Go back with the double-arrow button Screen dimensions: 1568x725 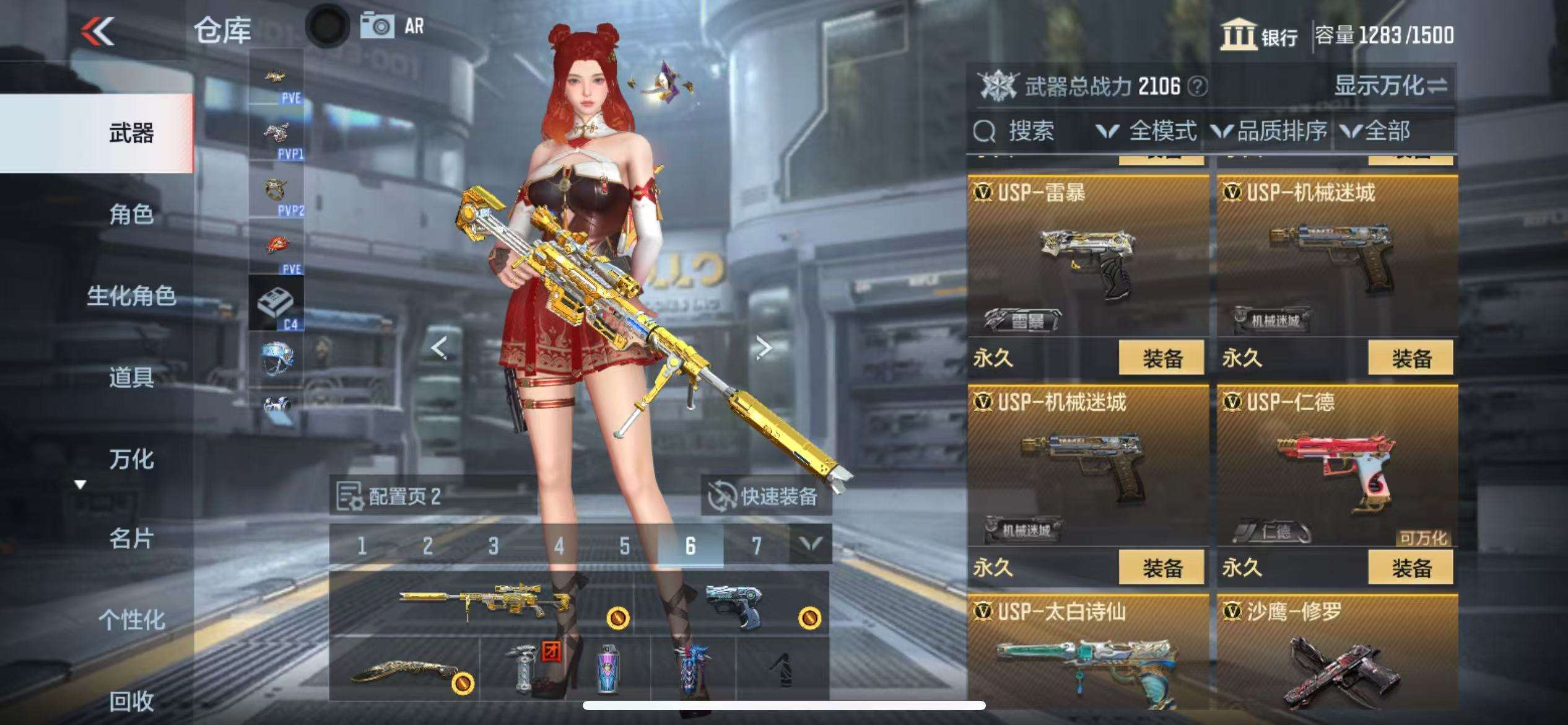pyautogui.click(x=98, y=31)
